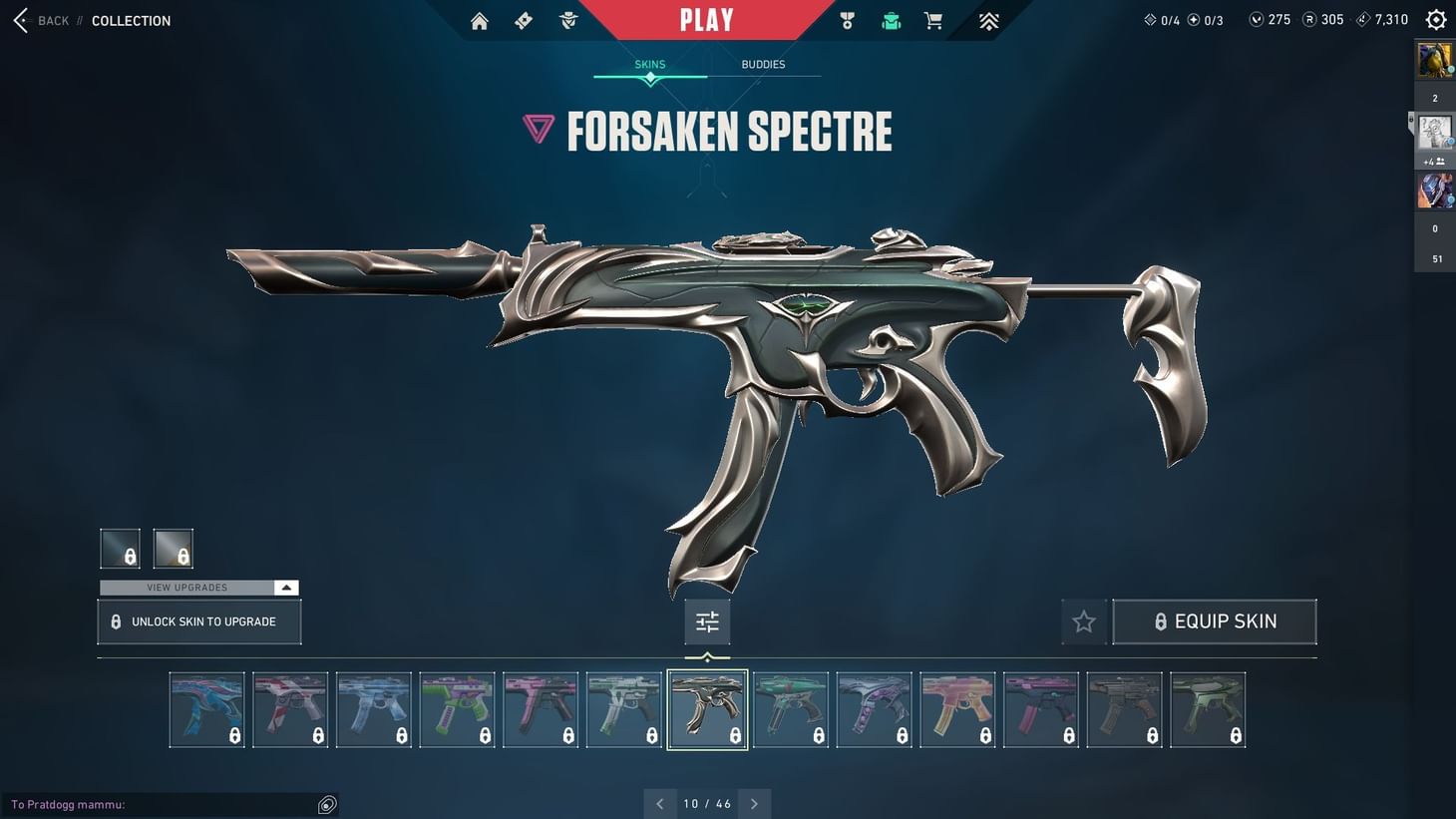Open Settings with the gear icon
1456x819 pixels.
tap(1435, 18)
